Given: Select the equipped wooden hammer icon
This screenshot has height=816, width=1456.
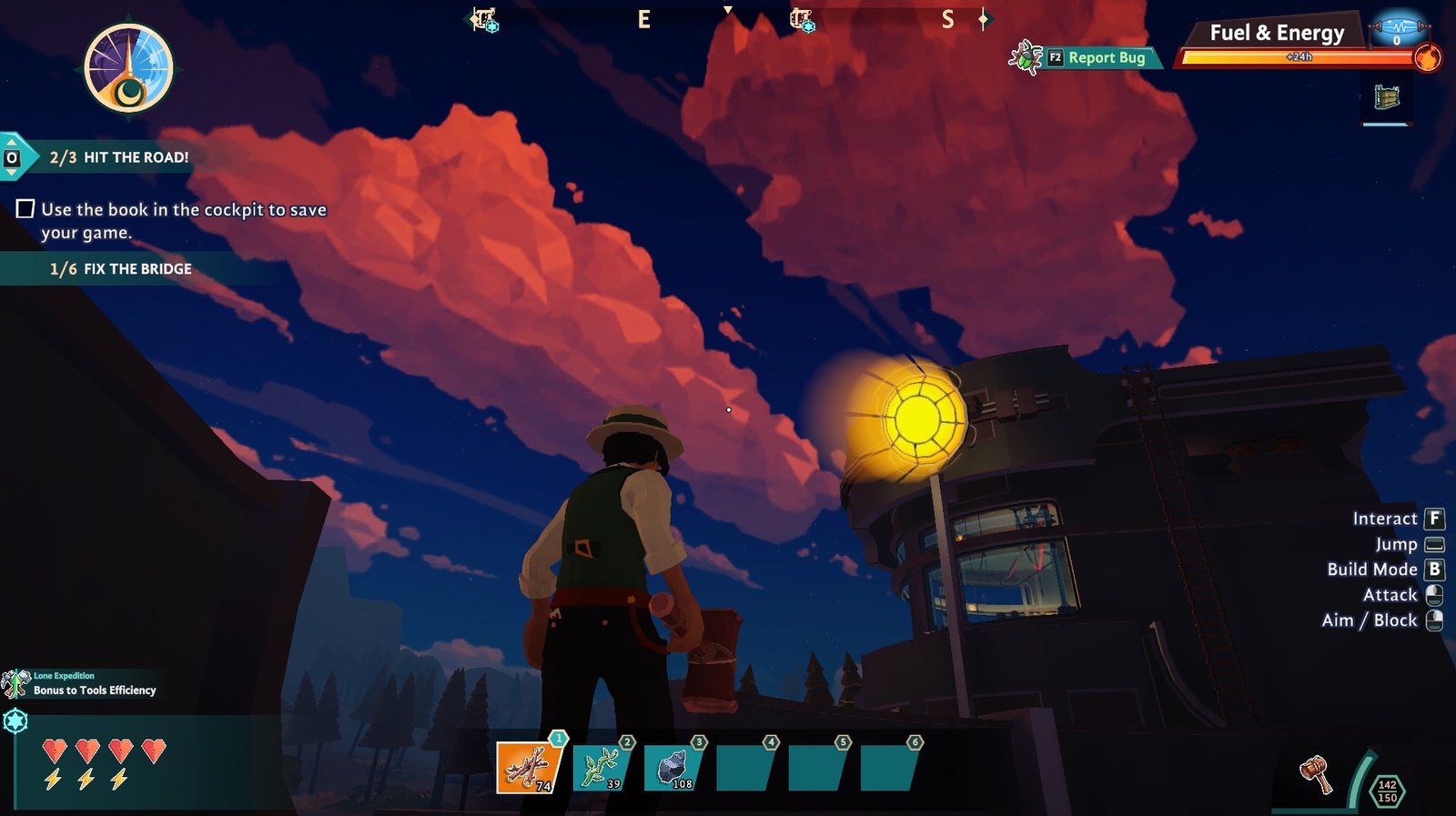Looking at the screenshot, I should pyautogui.click(x=1315, y=774).
